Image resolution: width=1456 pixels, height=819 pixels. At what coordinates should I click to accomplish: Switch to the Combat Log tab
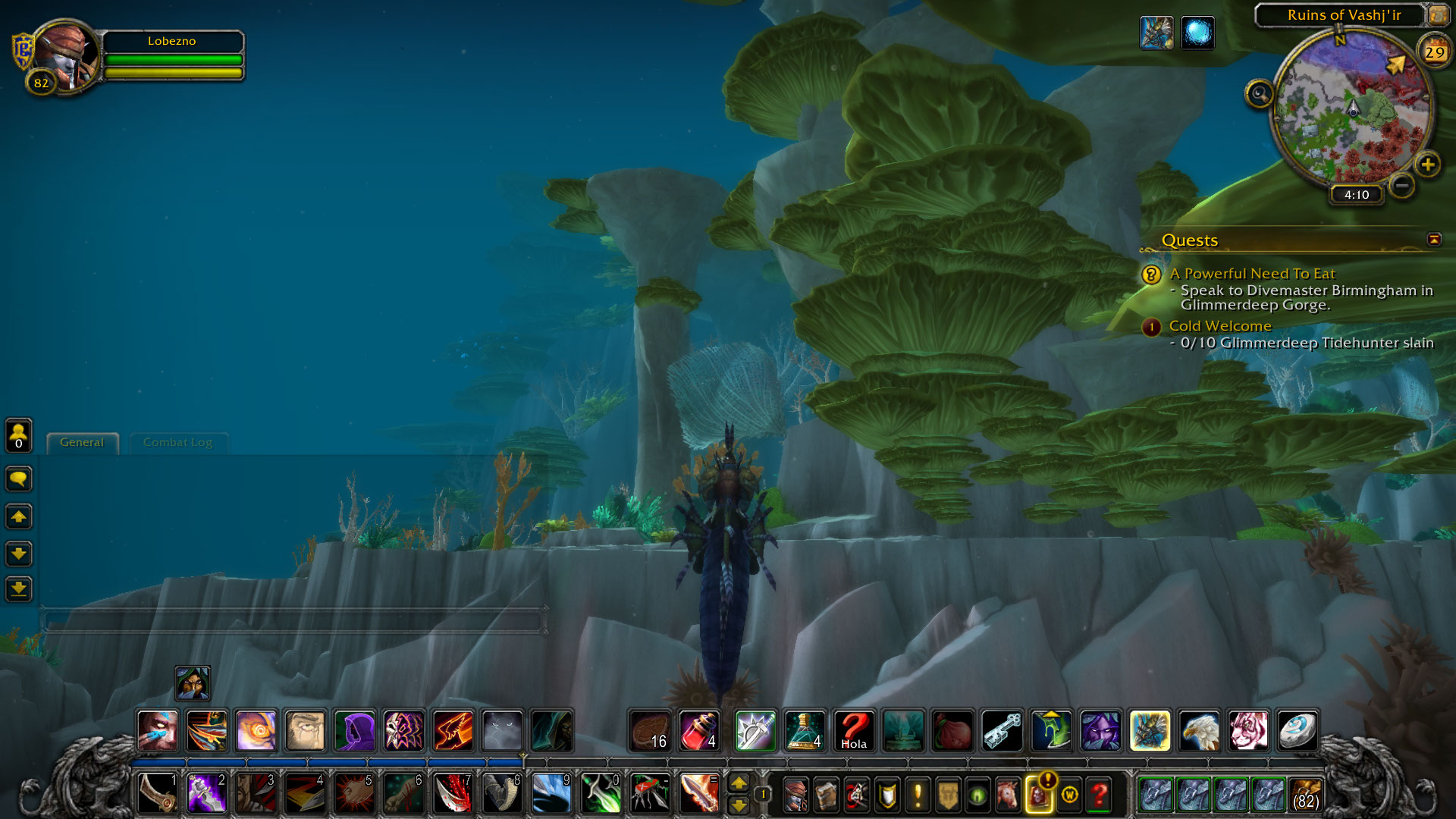point(177,442)
